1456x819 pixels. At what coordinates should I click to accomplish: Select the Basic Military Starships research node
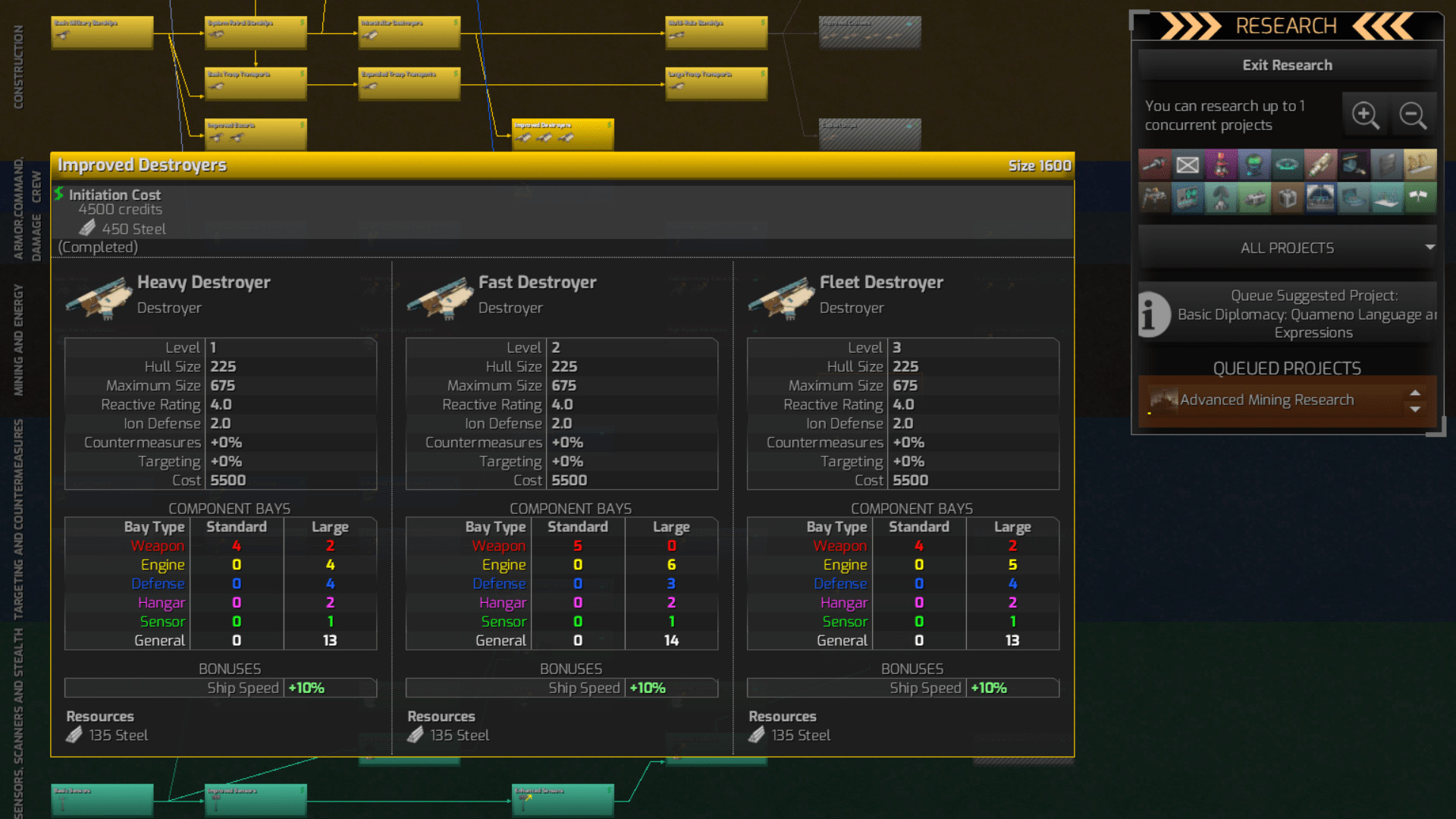tap(102, 32)
